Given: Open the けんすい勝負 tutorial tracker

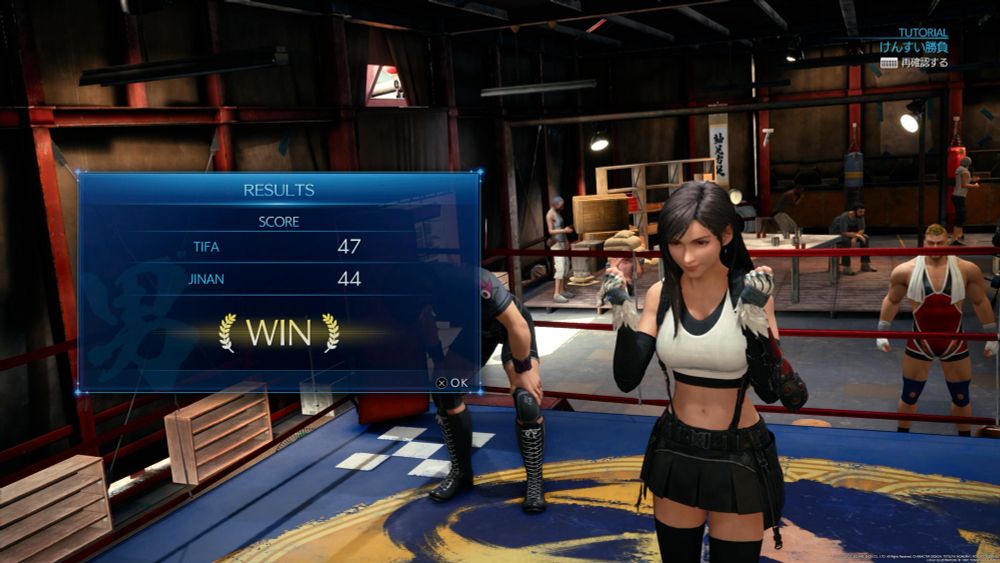Looking at the screenshot, I should click(913, 47).
